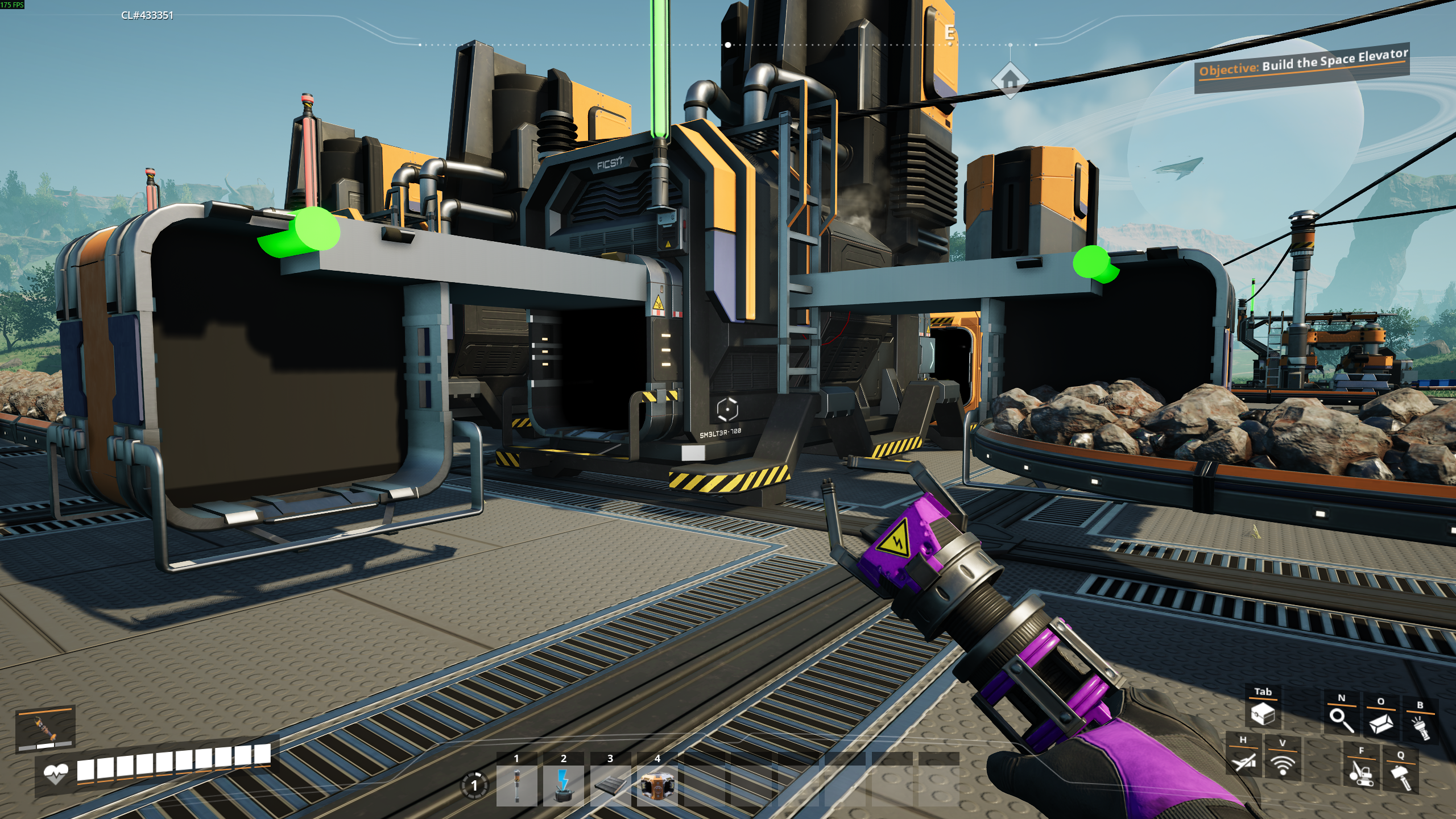1456x819 pixels.
Task: Select the home base marker on the compass
Action: (1010, 81)
